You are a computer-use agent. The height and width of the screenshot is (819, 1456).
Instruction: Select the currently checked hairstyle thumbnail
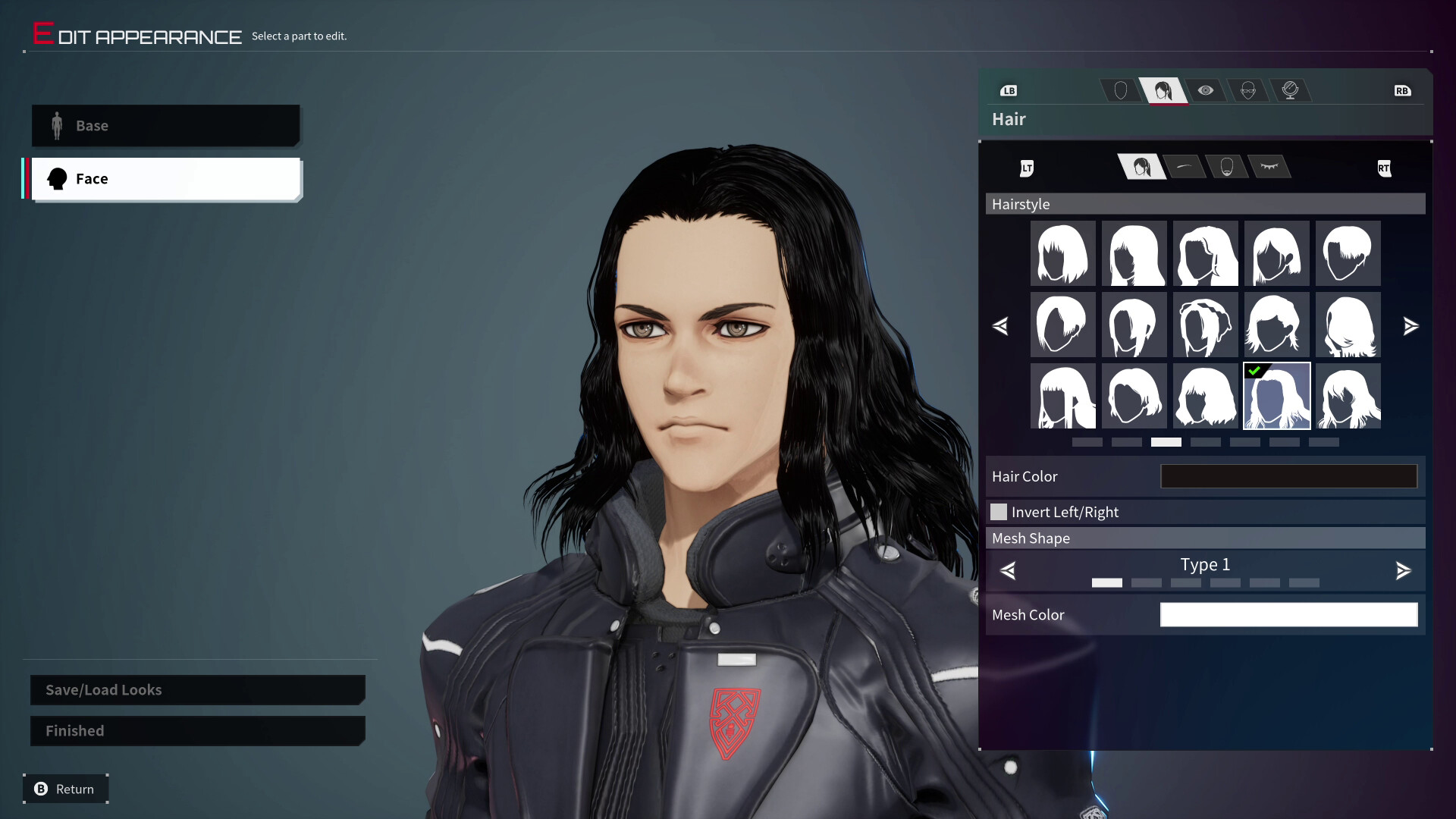point(1277,396)
